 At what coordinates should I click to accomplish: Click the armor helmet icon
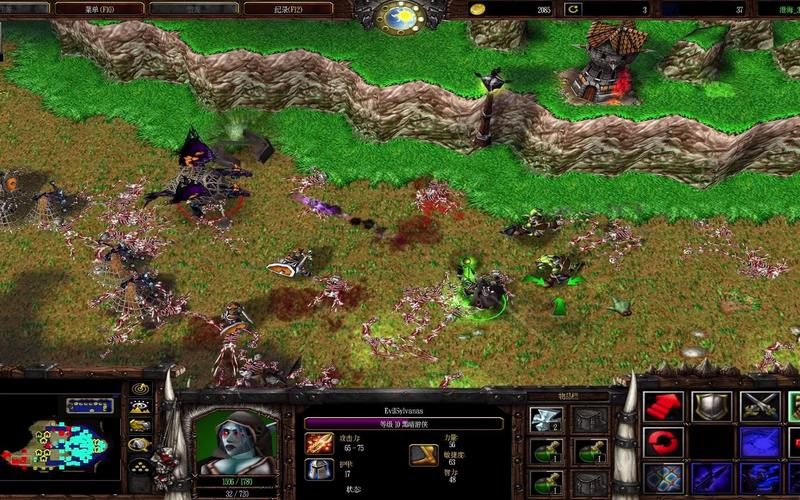(319, 469)
